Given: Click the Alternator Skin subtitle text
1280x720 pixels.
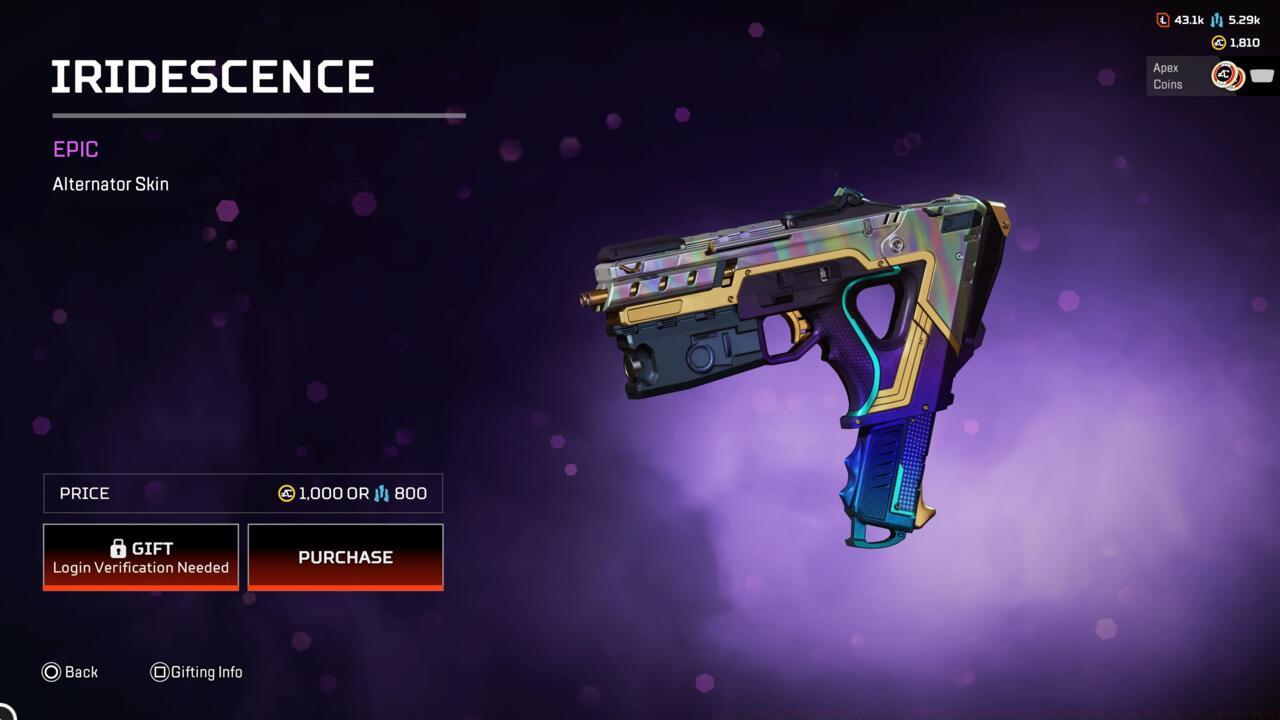Looking at the screenshot, I should pyautogui.click(x=110, y=184).
